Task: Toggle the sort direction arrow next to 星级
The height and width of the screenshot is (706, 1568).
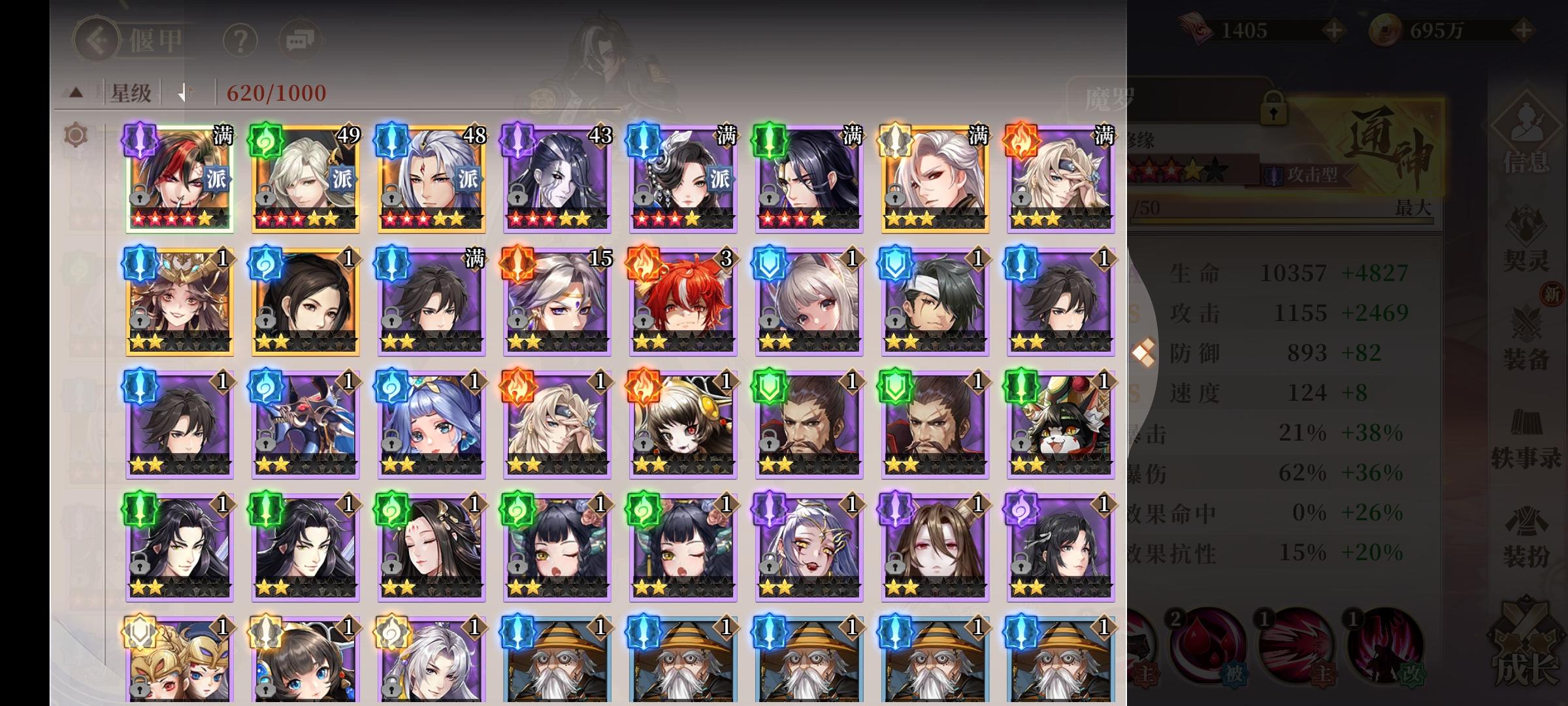Action: (x=186, y=92)
